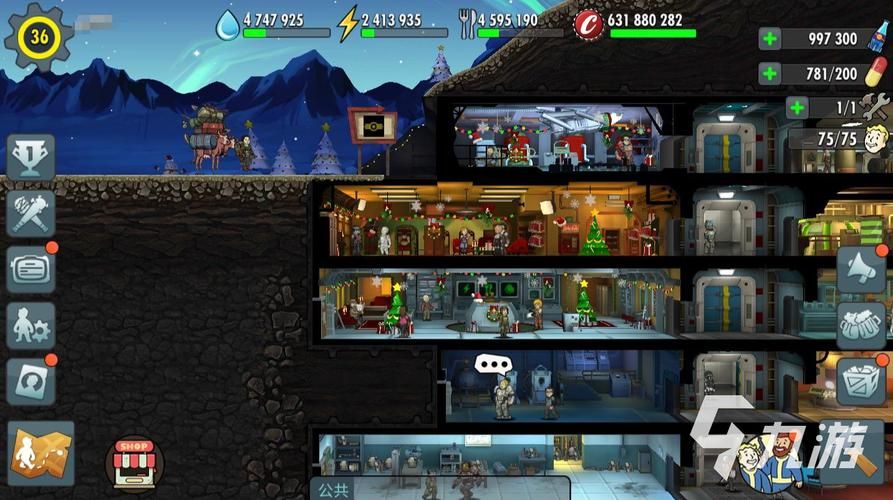Open the bundled supplies icon
Viewport: 893px width, 500px height.
(x=861, y=326)
